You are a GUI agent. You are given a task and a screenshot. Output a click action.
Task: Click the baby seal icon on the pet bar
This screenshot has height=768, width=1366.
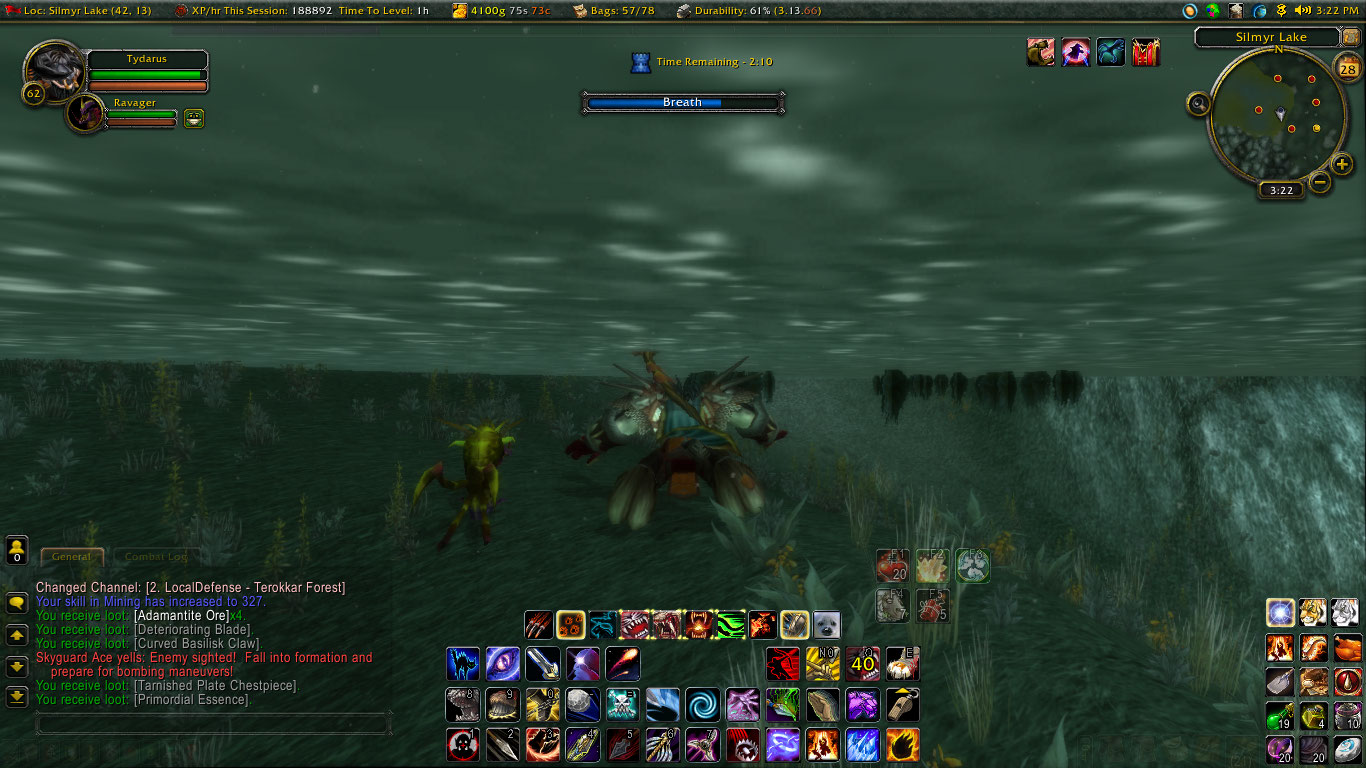826,625
